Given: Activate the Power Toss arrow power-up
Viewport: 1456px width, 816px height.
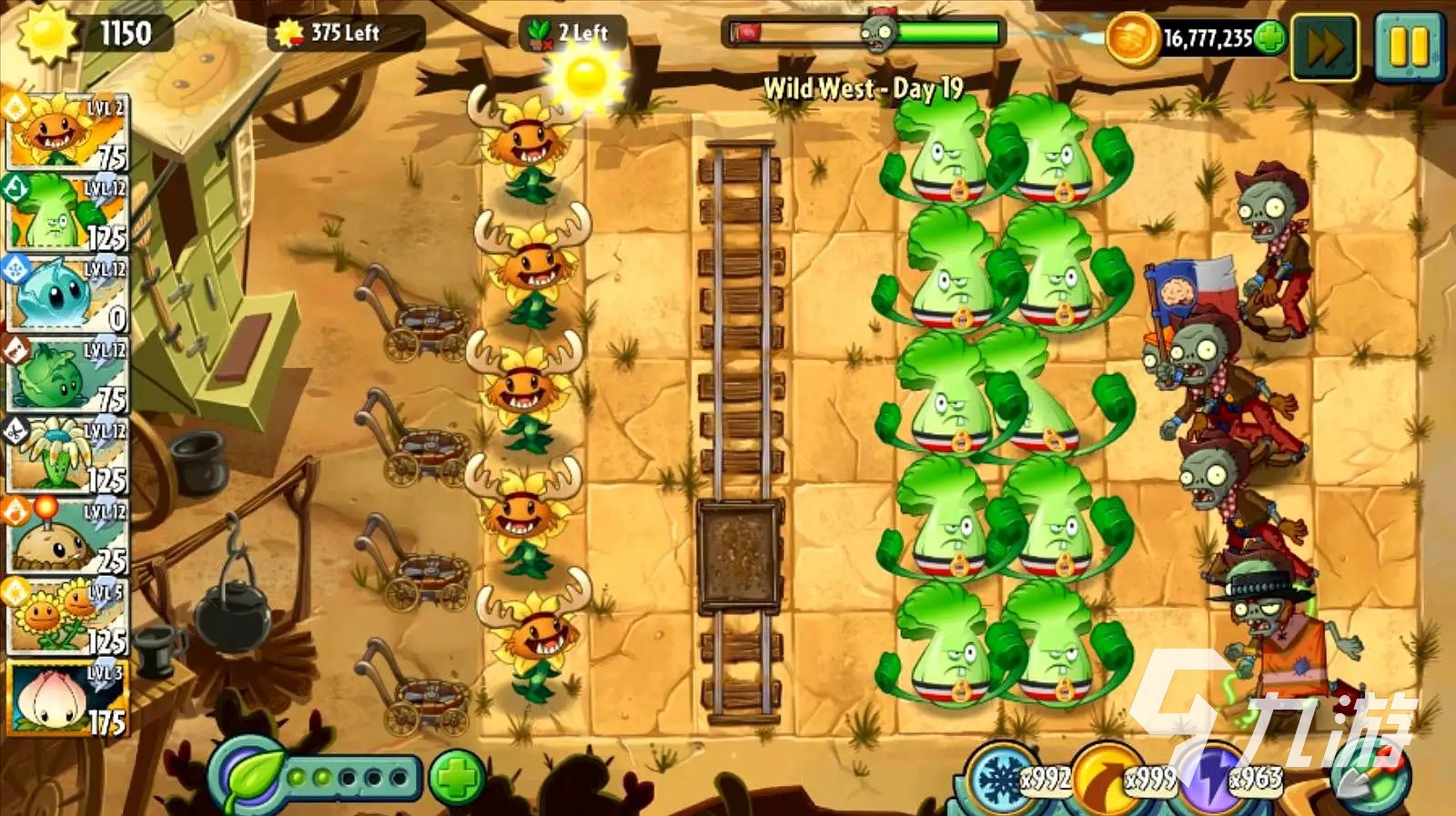Looking at the screenshot, I should tap(1104, 779).
